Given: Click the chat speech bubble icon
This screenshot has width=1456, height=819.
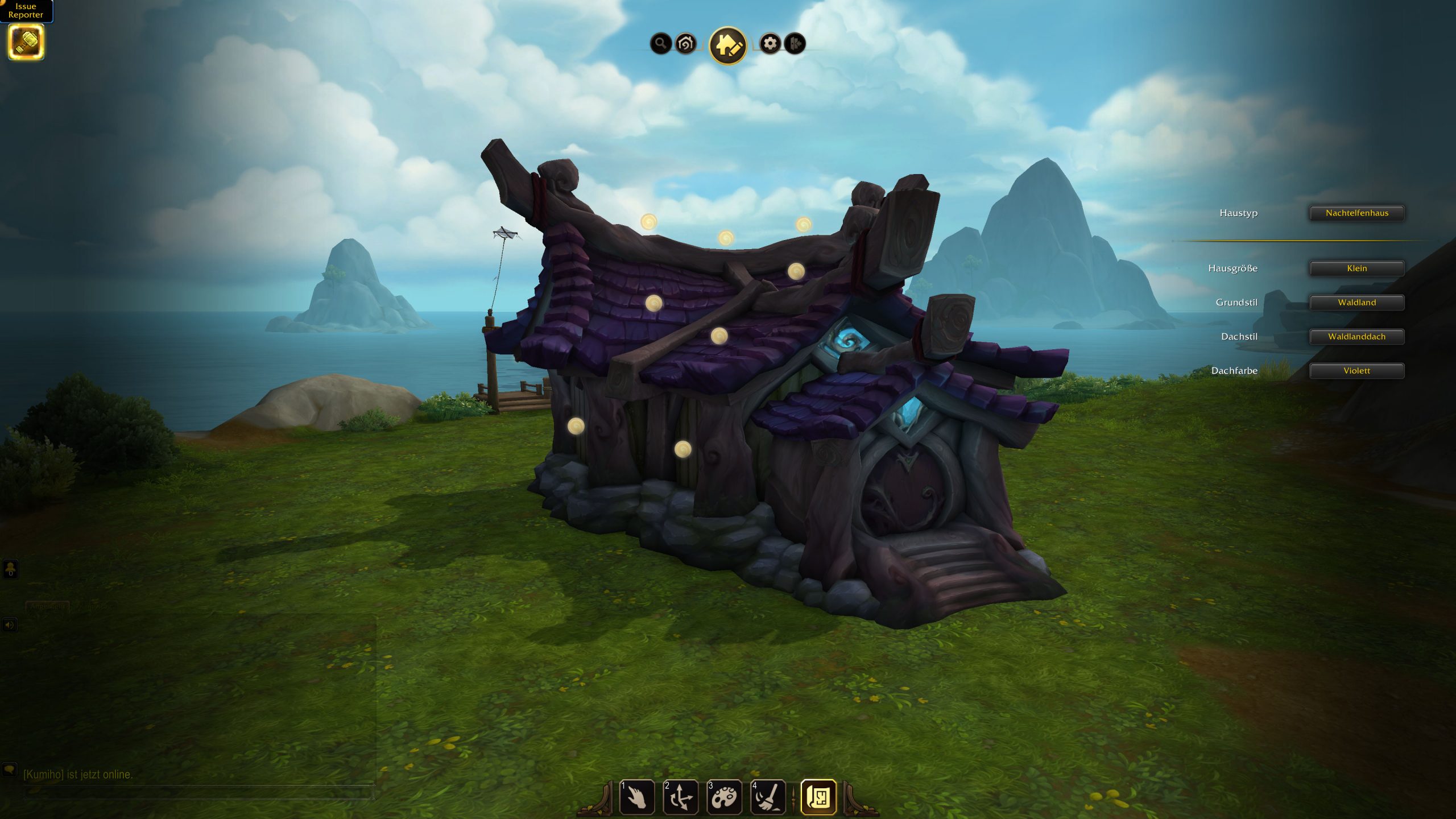Looking at the screenshot, I should (10, 770).
